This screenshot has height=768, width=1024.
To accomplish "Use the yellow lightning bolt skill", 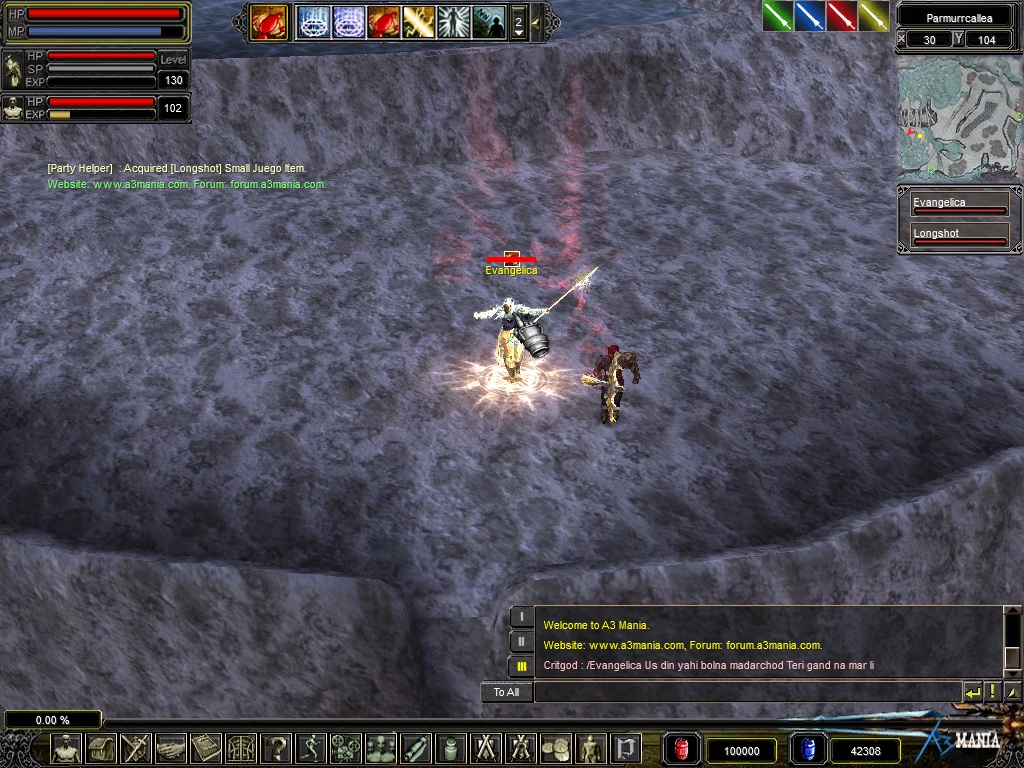I will [418, 21].
